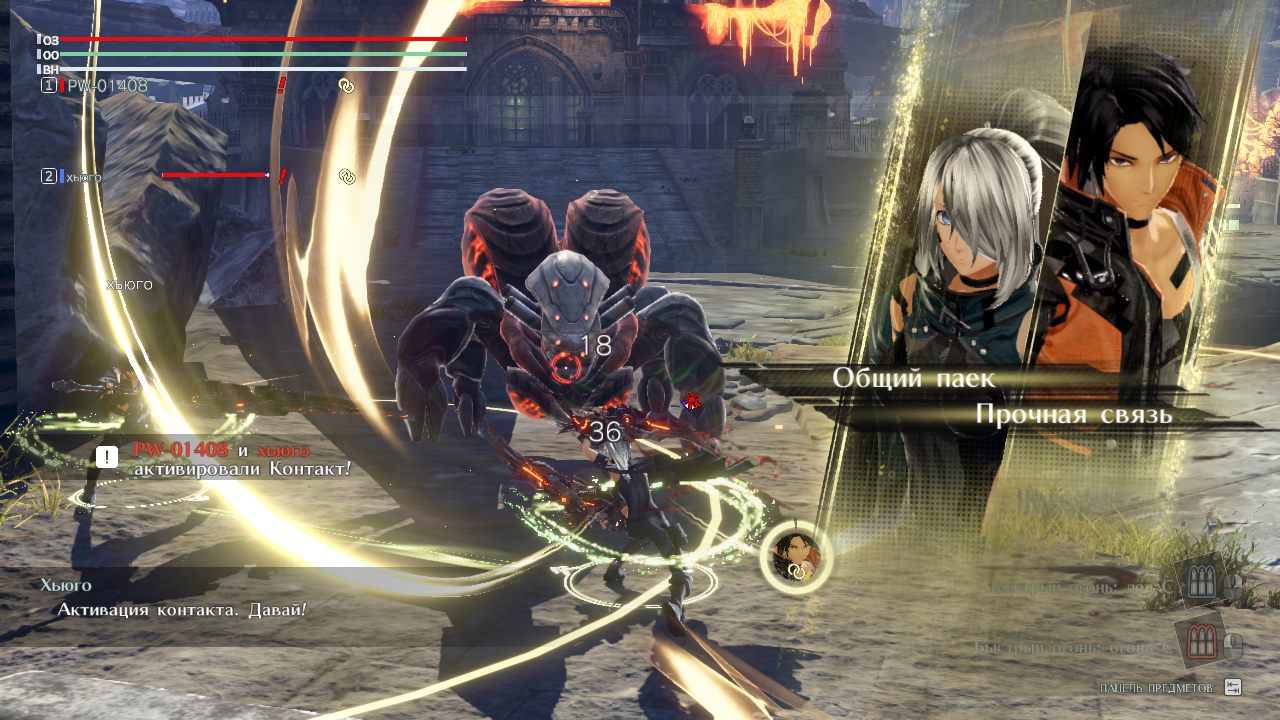The height and width of the screenshot is (720, 1280).
Task: Click the Контакт activation alert icon
Action: [107, 457]
